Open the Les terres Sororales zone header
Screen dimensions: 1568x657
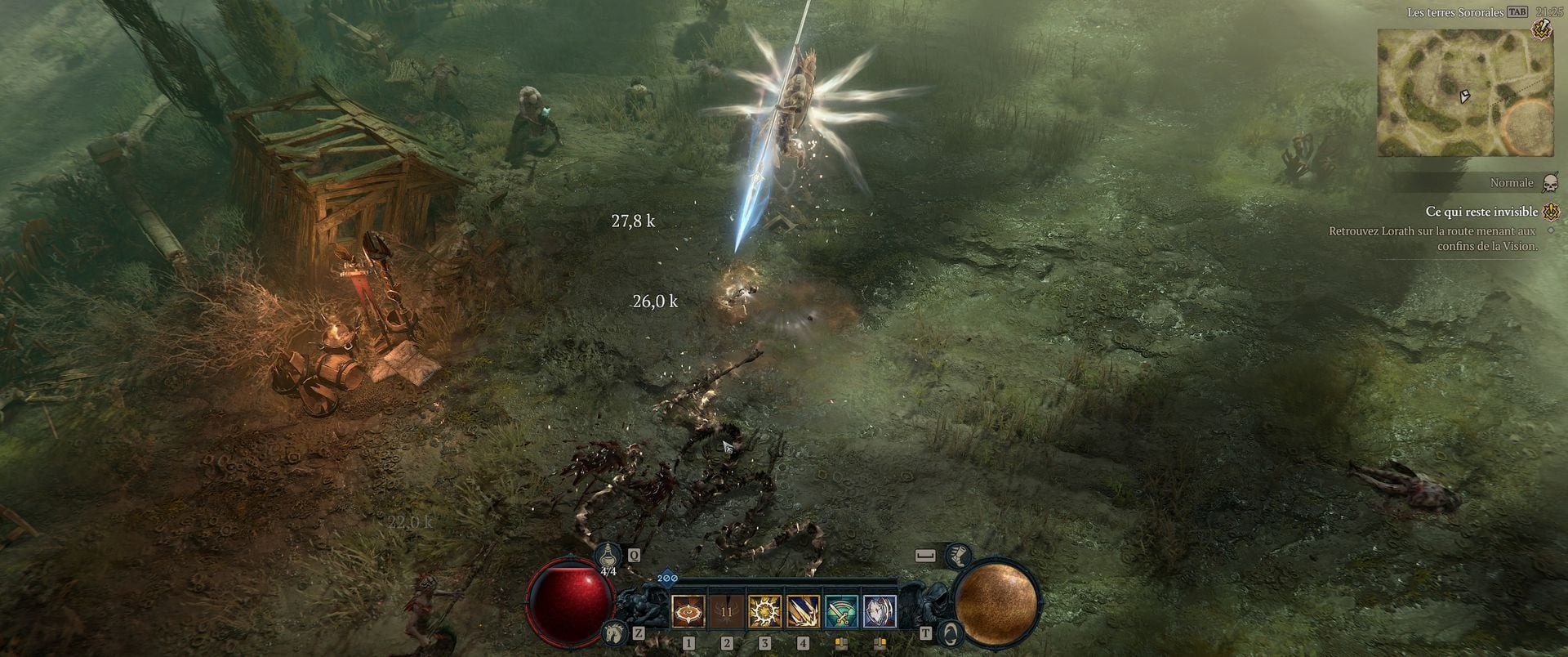[x=1454, y=12]
